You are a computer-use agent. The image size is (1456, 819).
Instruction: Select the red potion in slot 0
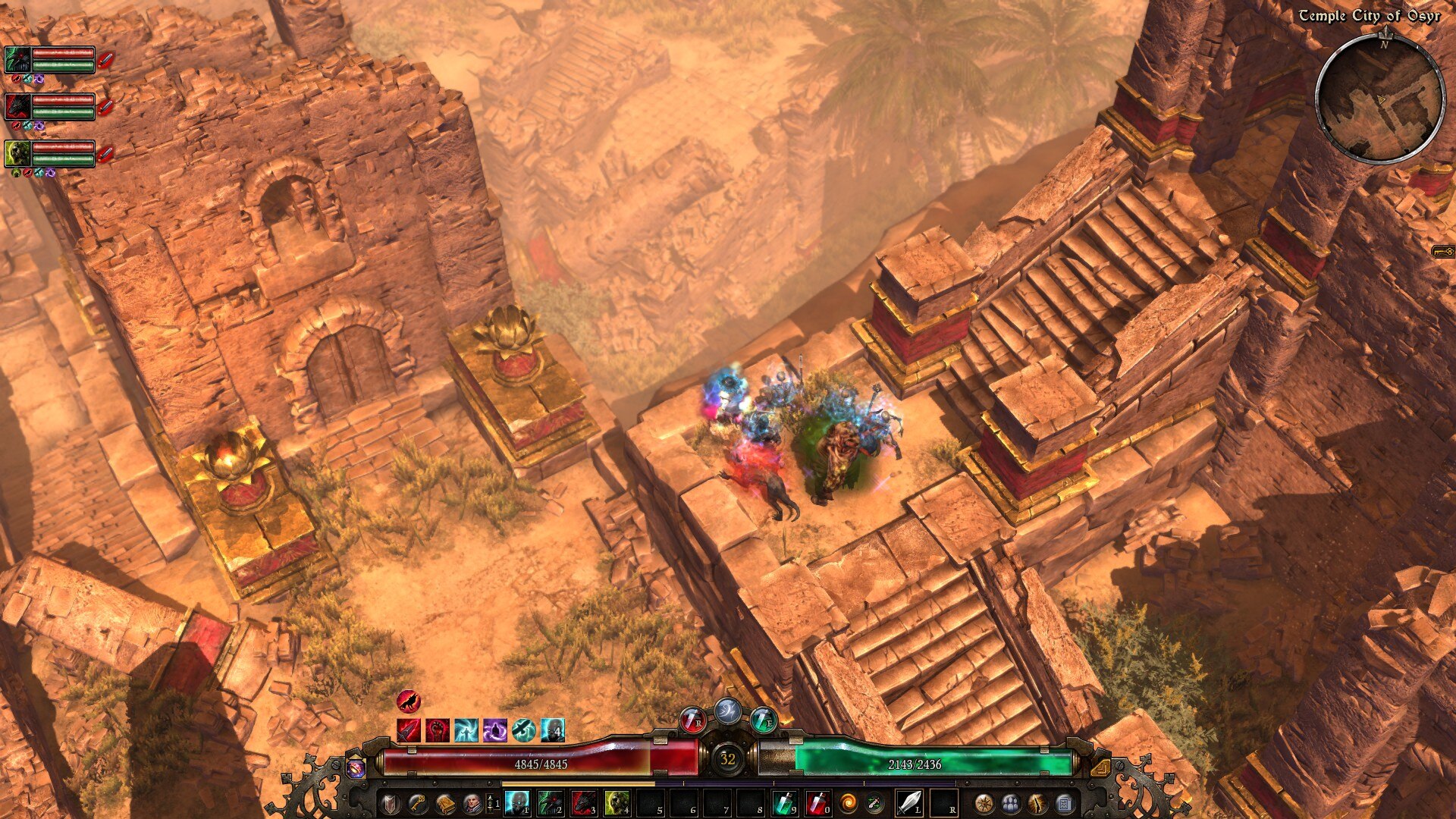[817, 802]
